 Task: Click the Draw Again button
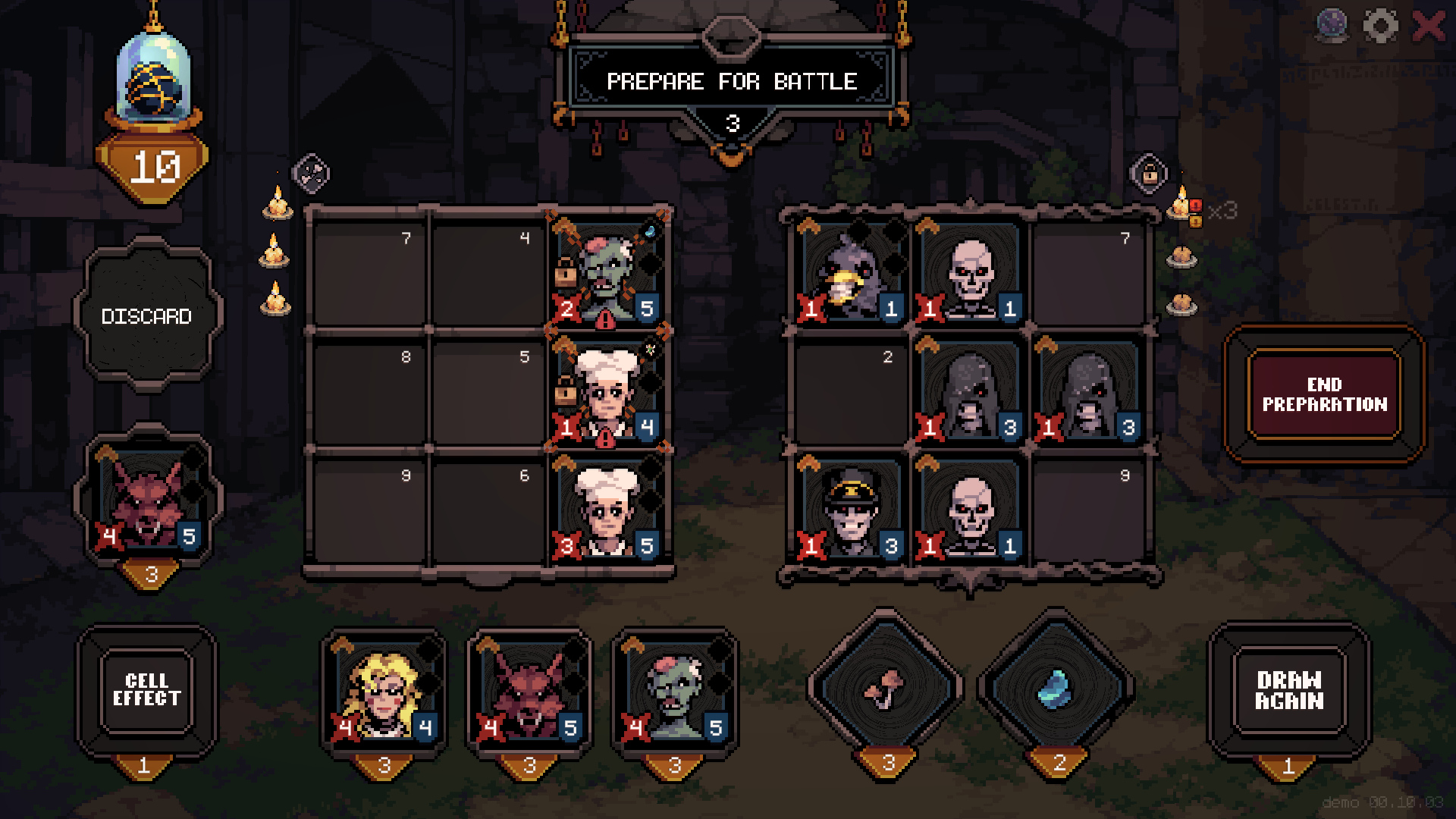pyautogui.click(x=1288, y=690)
